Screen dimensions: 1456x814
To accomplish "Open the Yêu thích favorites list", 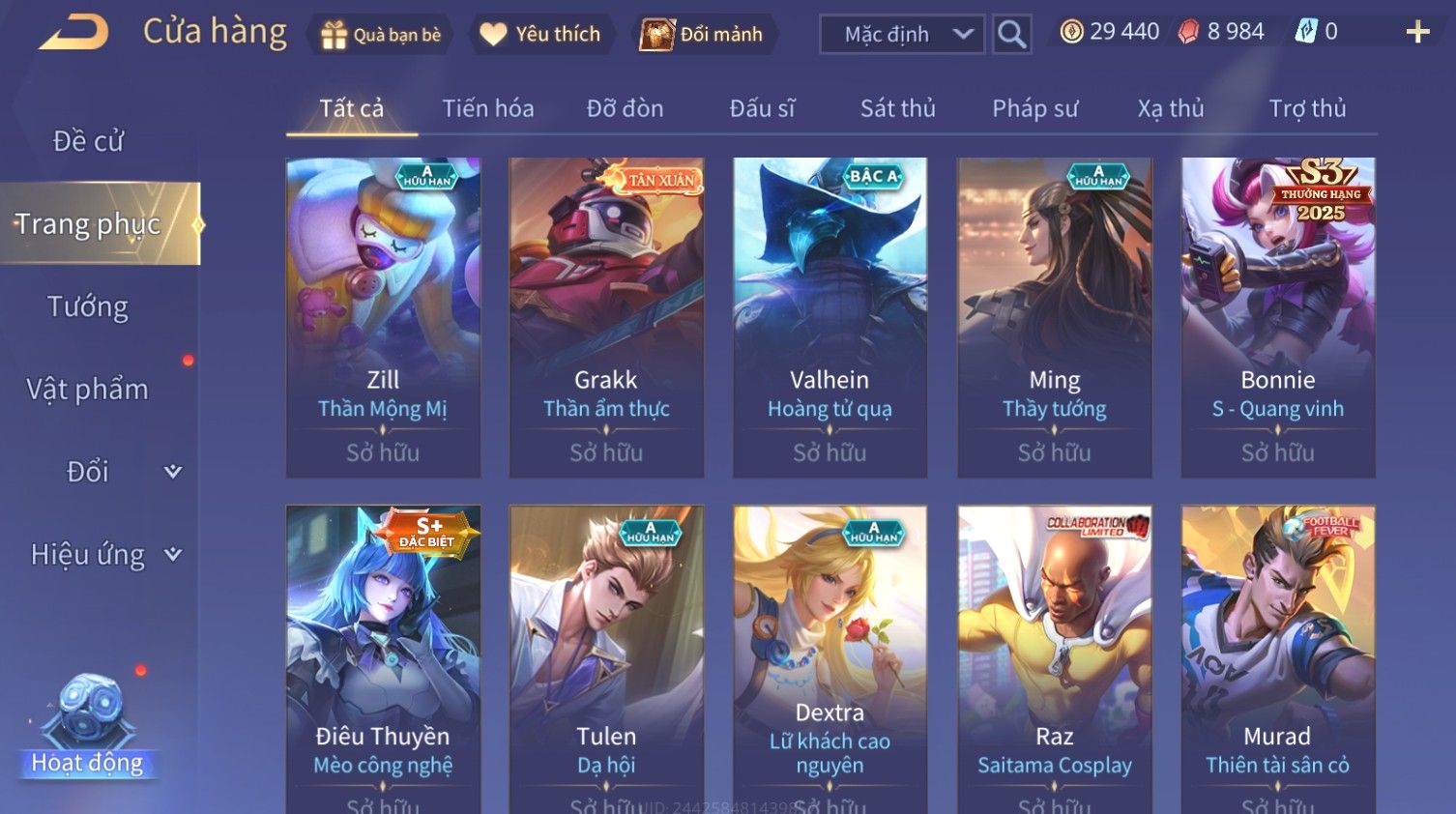I will tap(540, 35).
